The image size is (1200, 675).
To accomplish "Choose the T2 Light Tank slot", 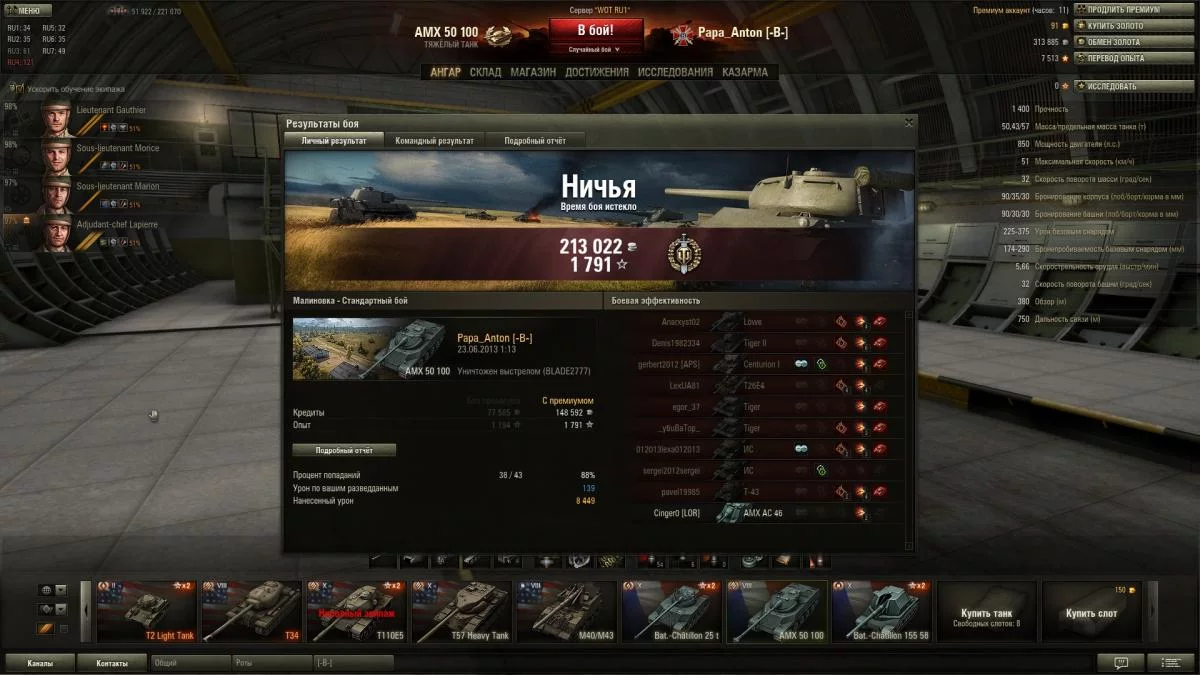I will 146,611.
